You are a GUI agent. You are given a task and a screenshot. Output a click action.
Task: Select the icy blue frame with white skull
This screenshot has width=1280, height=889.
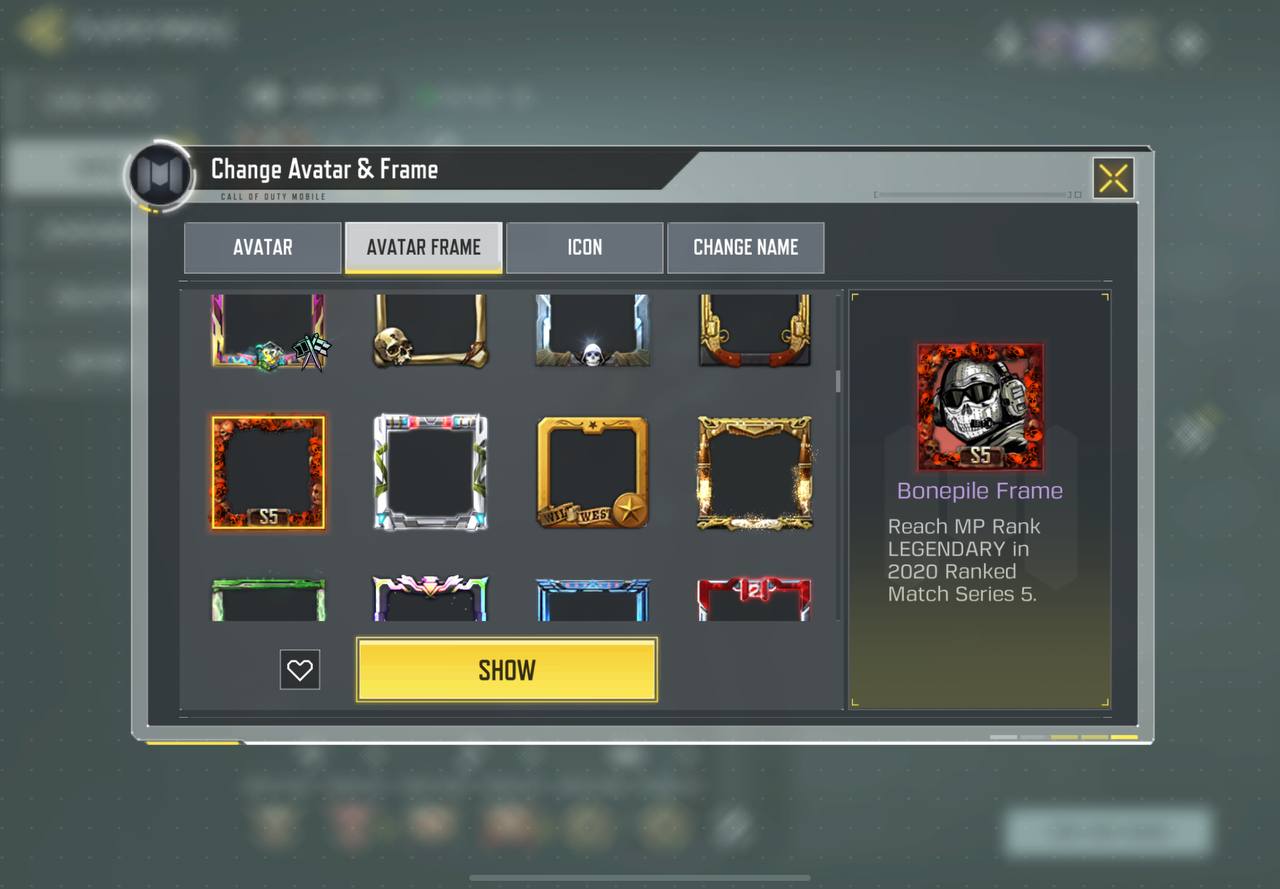tap(592, 330)
